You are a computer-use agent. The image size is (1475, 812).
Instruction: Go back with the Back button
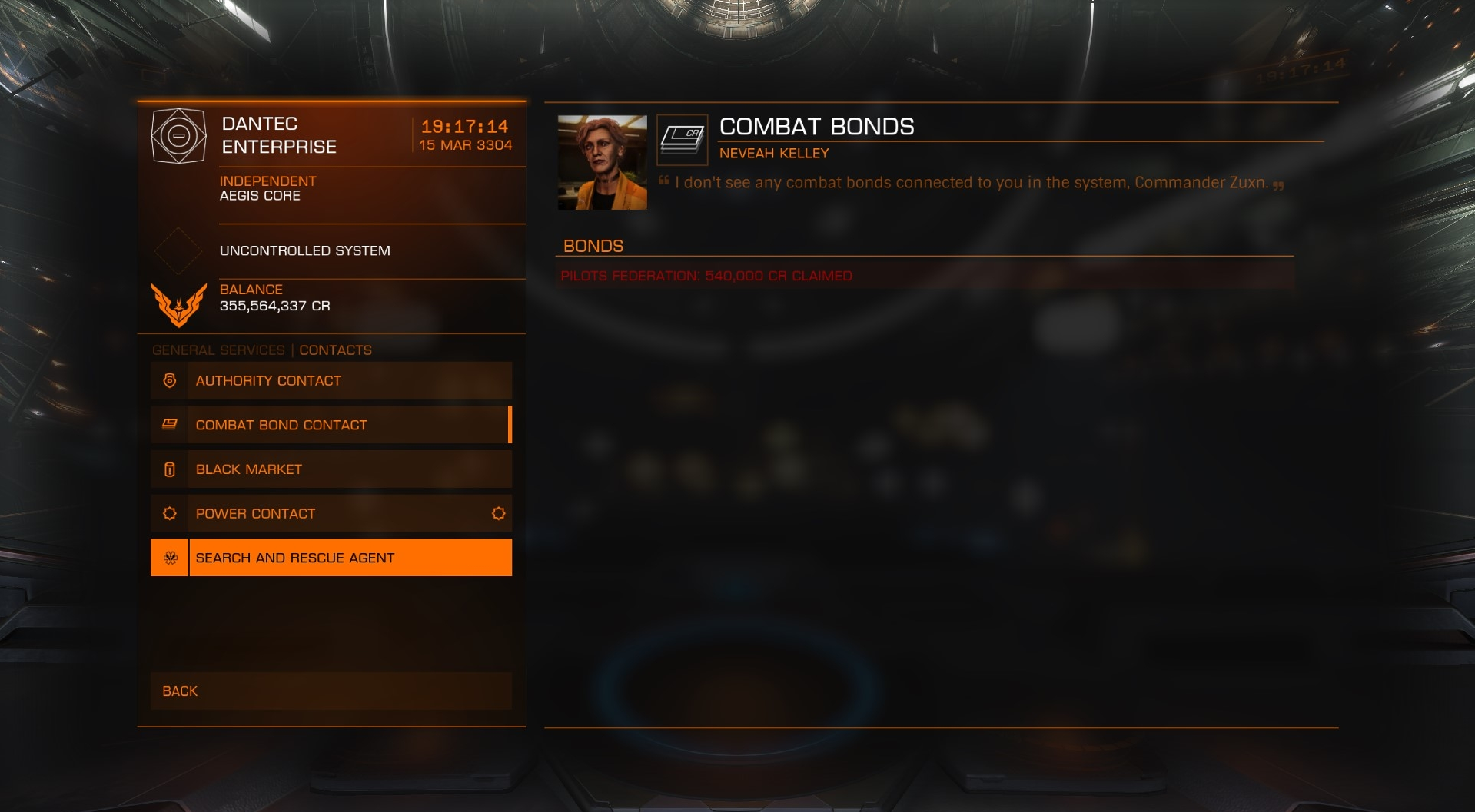(331, 691)
